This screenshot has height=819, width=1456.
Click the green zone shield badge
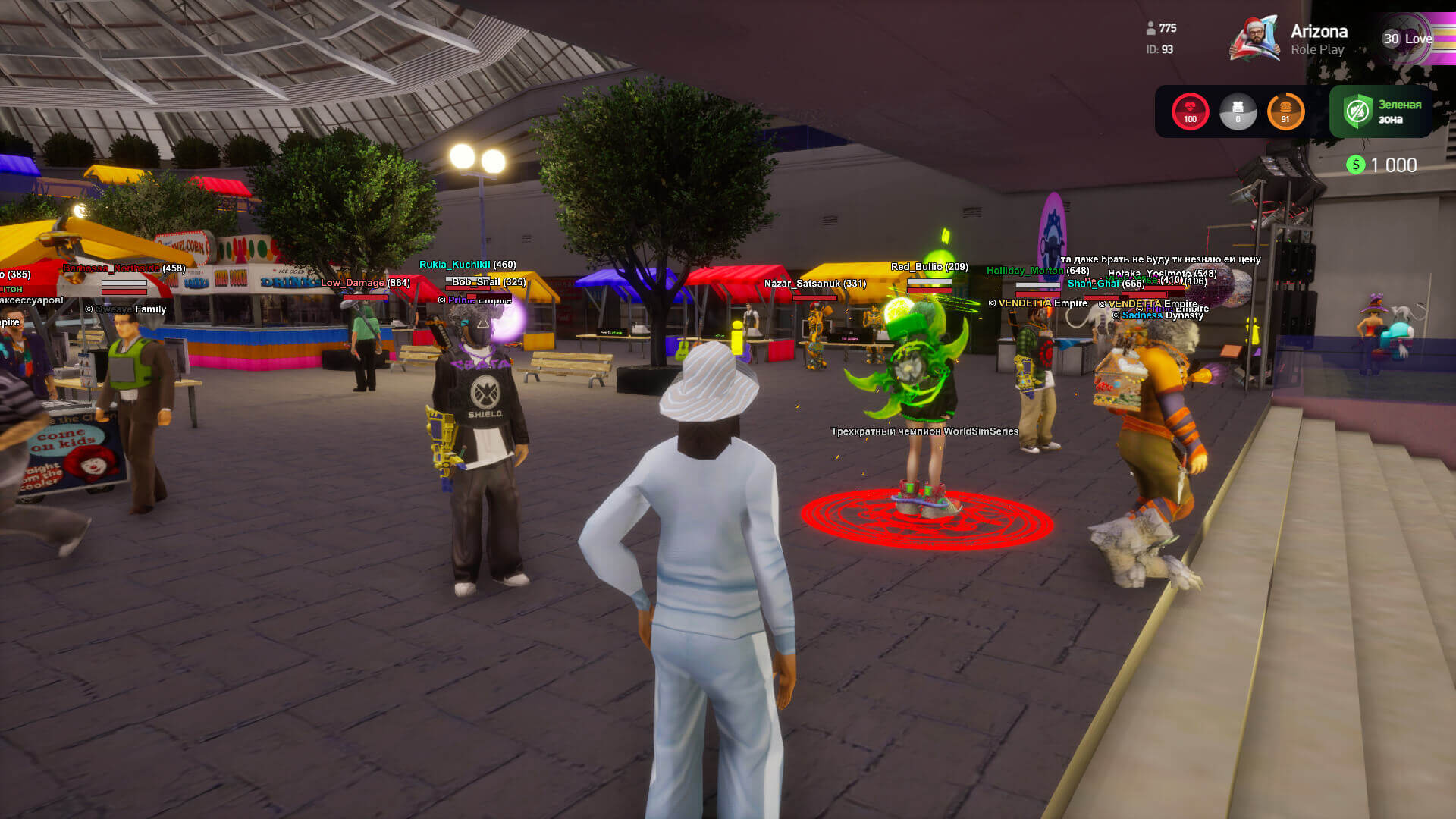coord(1357,111)
